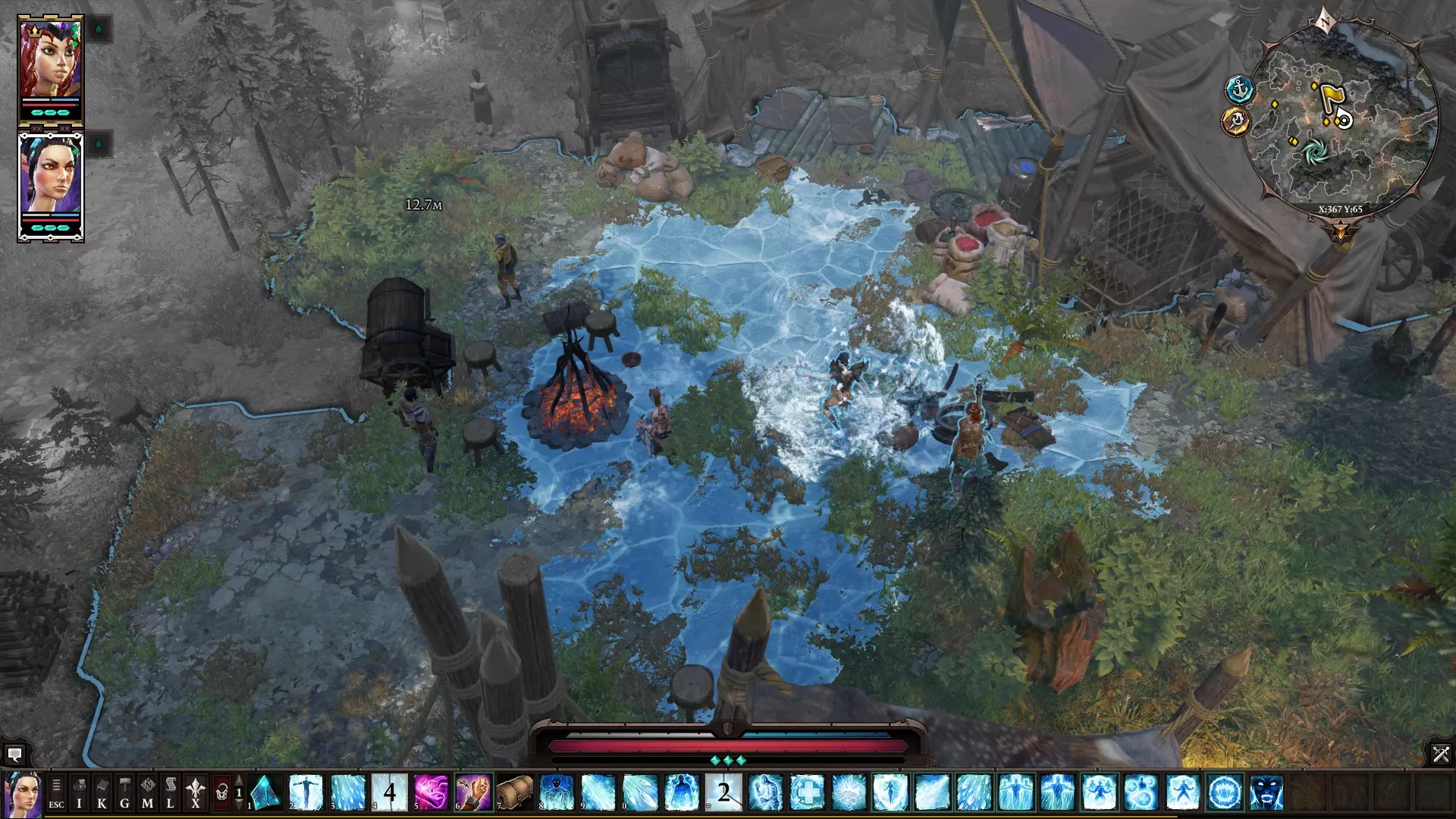The width and height of the screenshot is (1456, 819).
Task: Open the map with the M button
Action: coord(147,793)
